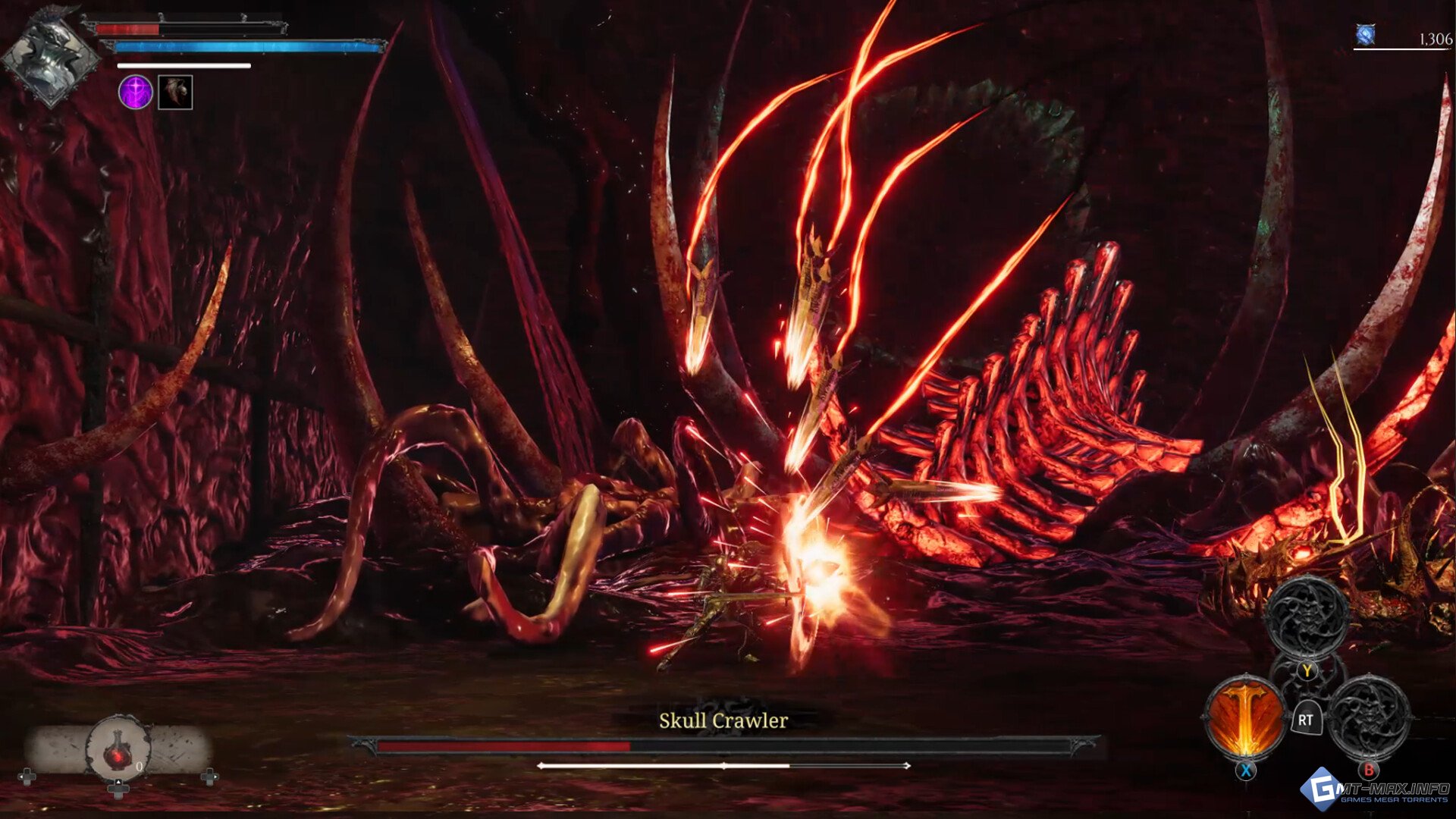This screenshot has height=819, width=1456.
Task: Use the red healing flask slot
Action: tap(118, 751)
